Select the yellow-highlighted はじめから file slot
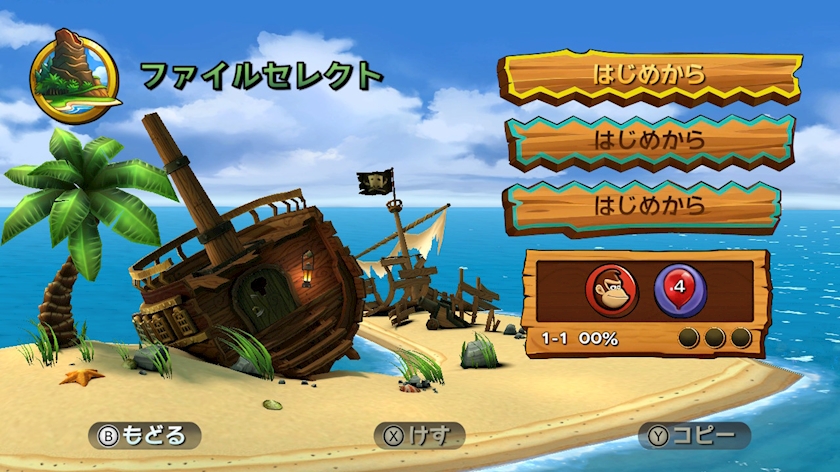The width and height of the screenshot is (840, 472). pyautogui.click(x=650, y=75)
